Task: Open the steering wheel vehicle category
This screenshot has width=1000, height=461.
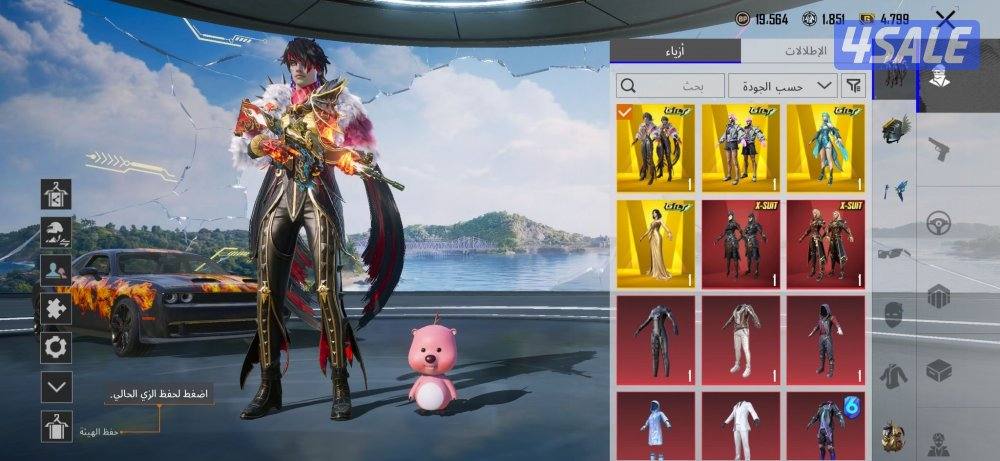Action: (x=937, y=223)
